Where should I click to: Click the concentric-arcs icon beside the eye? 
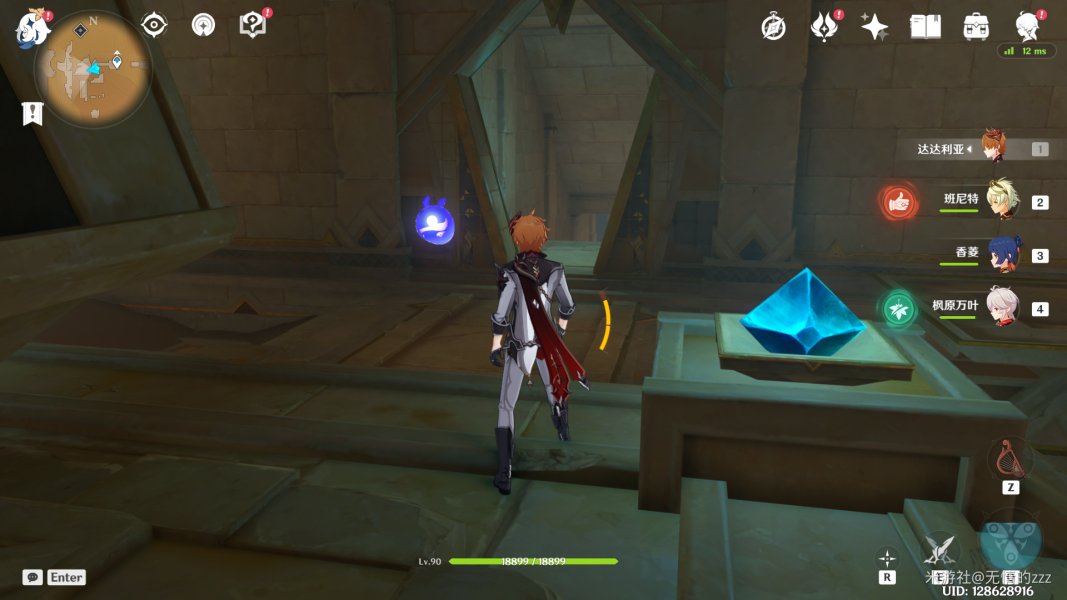pos(203,25)
